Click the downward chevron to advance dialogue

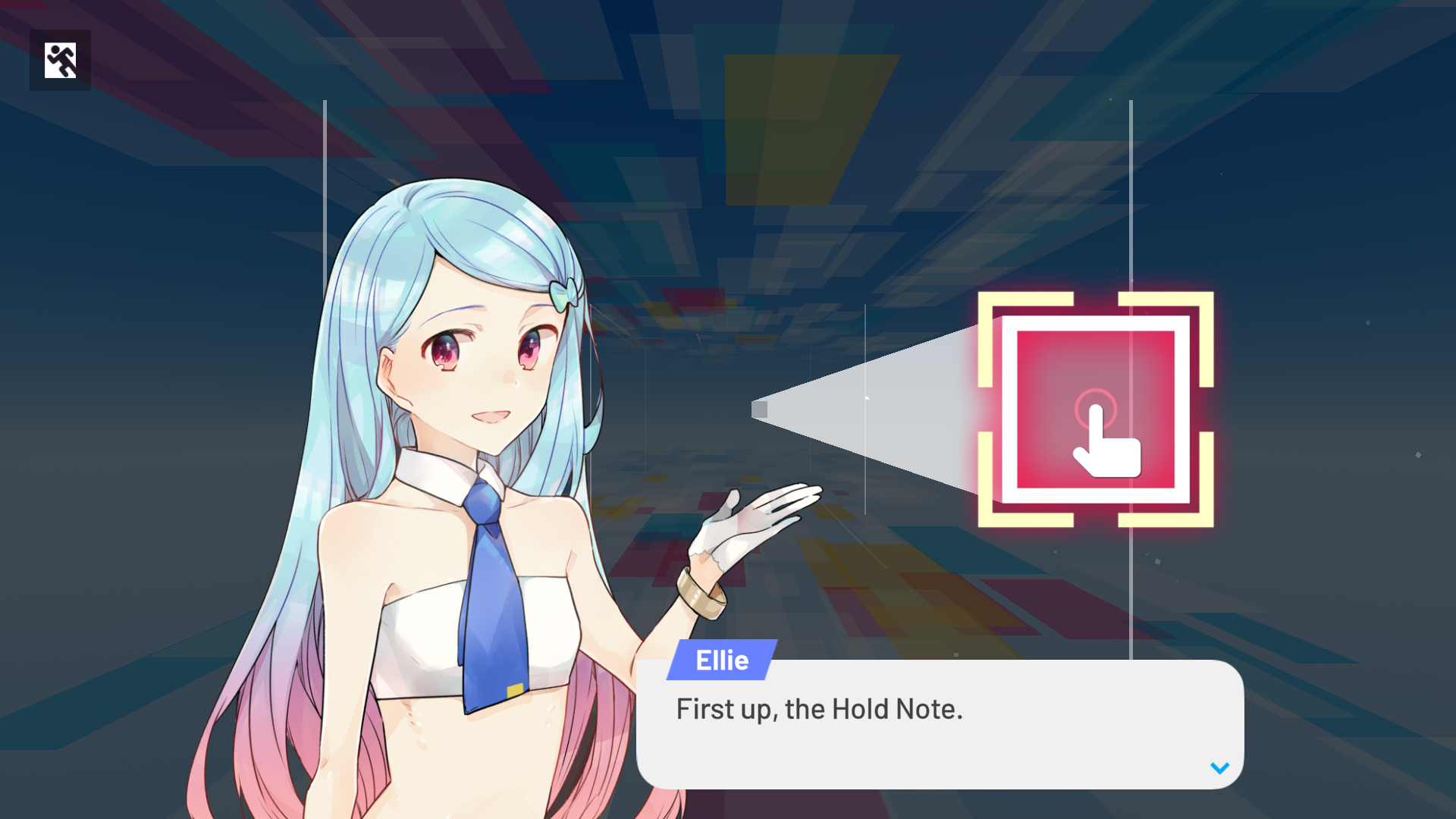tap(1220, 767)
